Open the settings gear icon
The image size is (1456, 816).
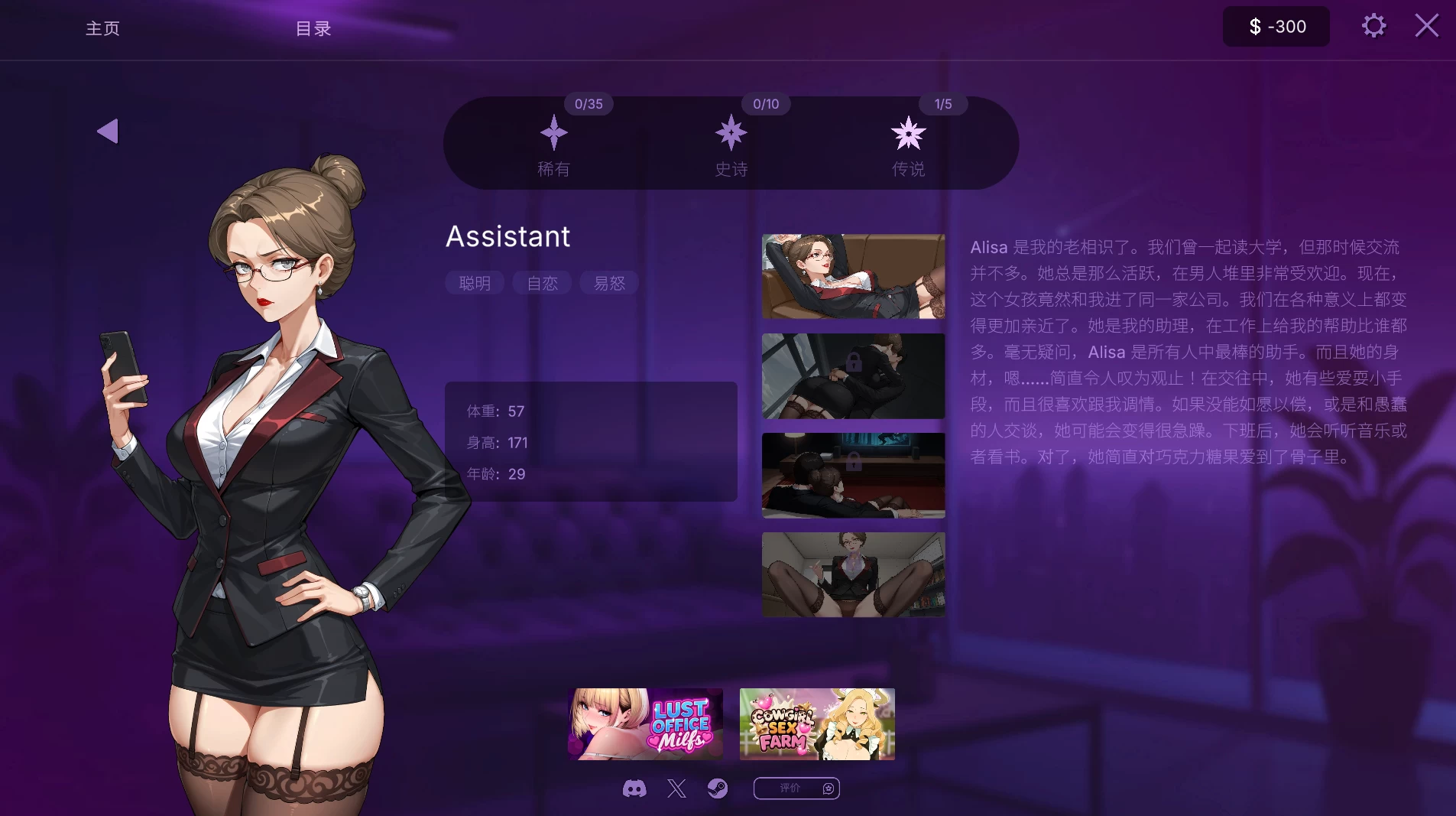[1373, 25]
